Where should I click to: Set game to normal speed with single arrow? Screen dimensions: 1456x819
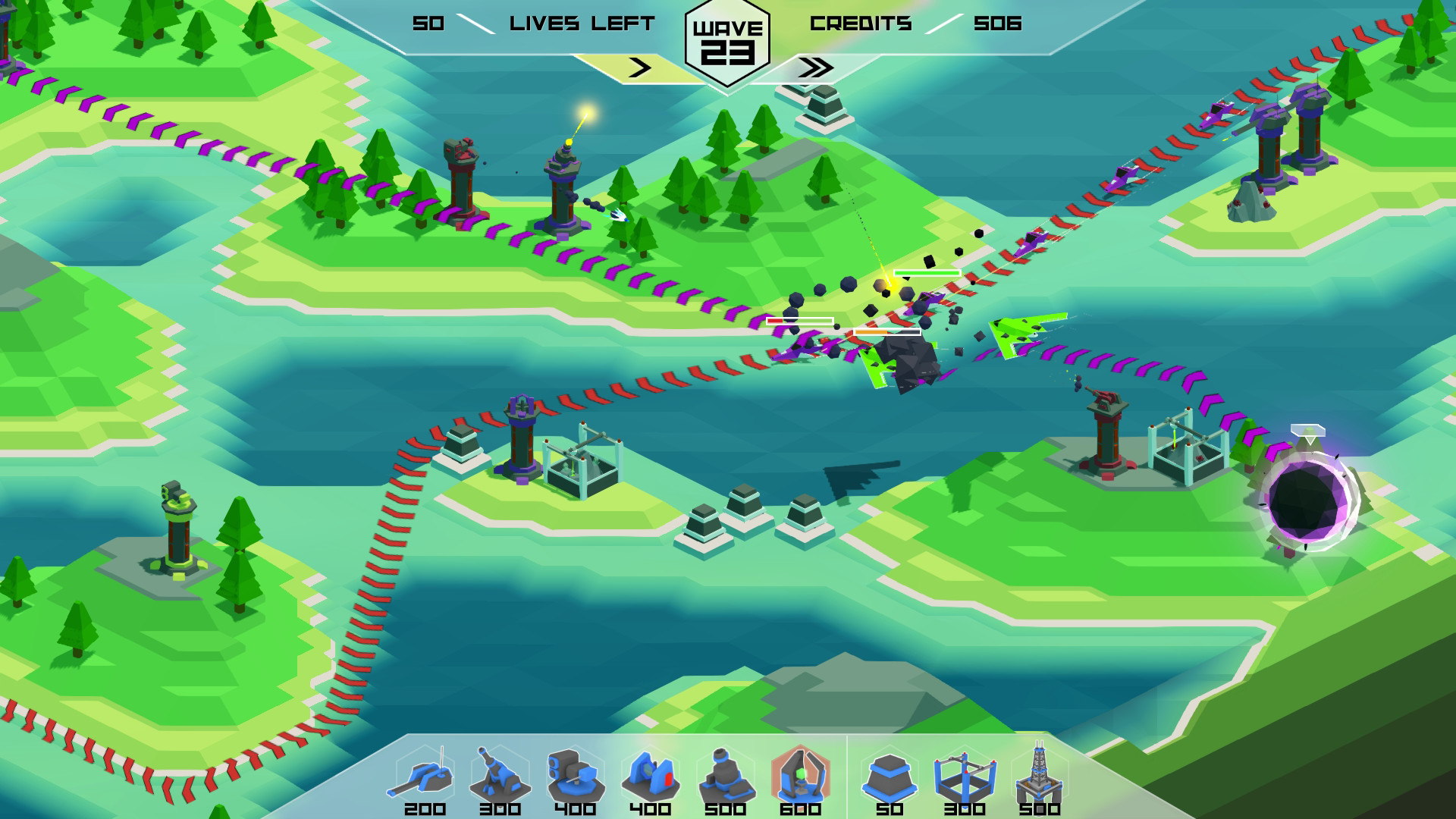tap(639, 68)
